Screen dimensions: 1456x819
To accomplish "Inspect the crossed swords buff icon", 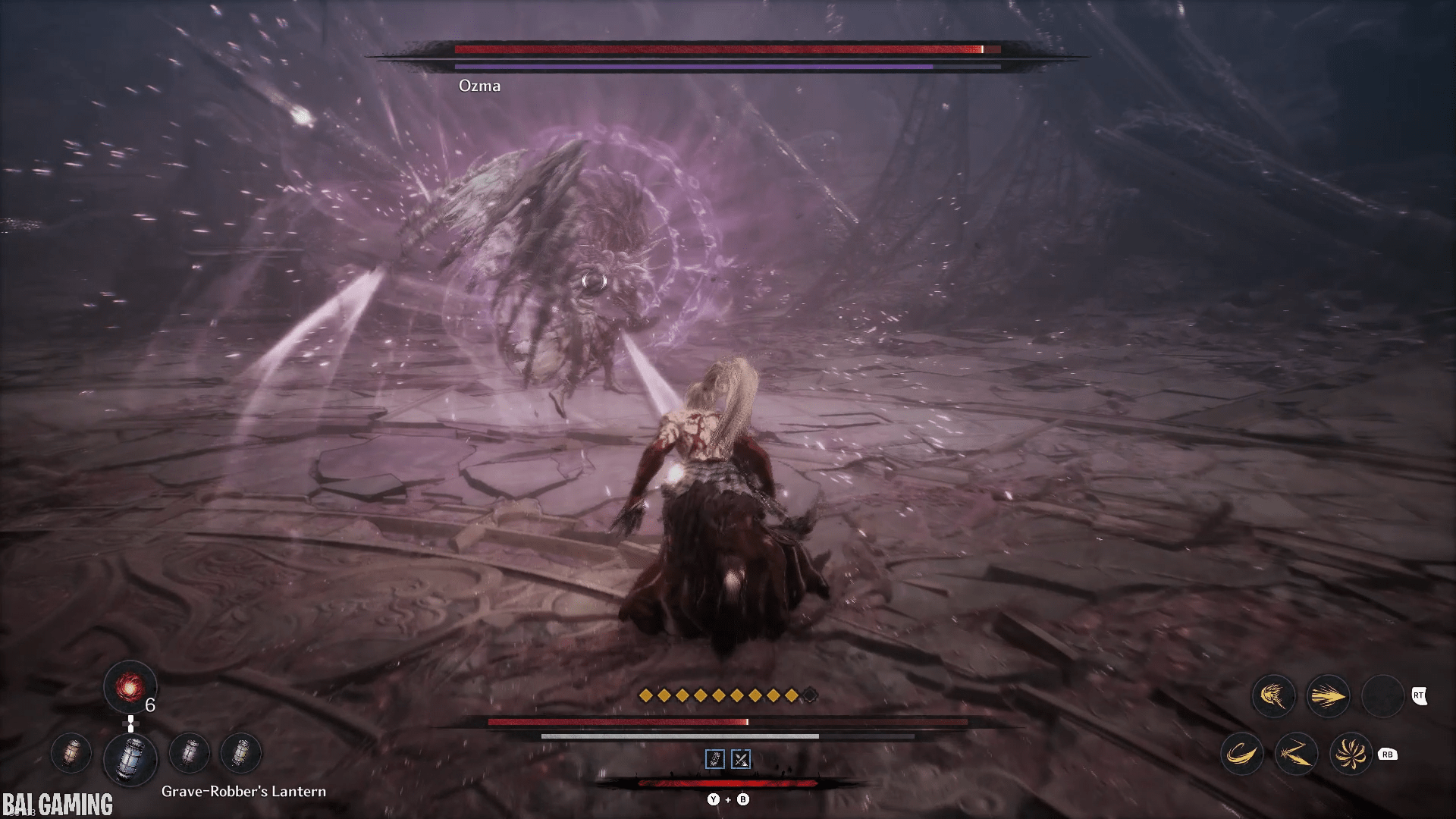I will pyautogui.click(x=741, y=759).
